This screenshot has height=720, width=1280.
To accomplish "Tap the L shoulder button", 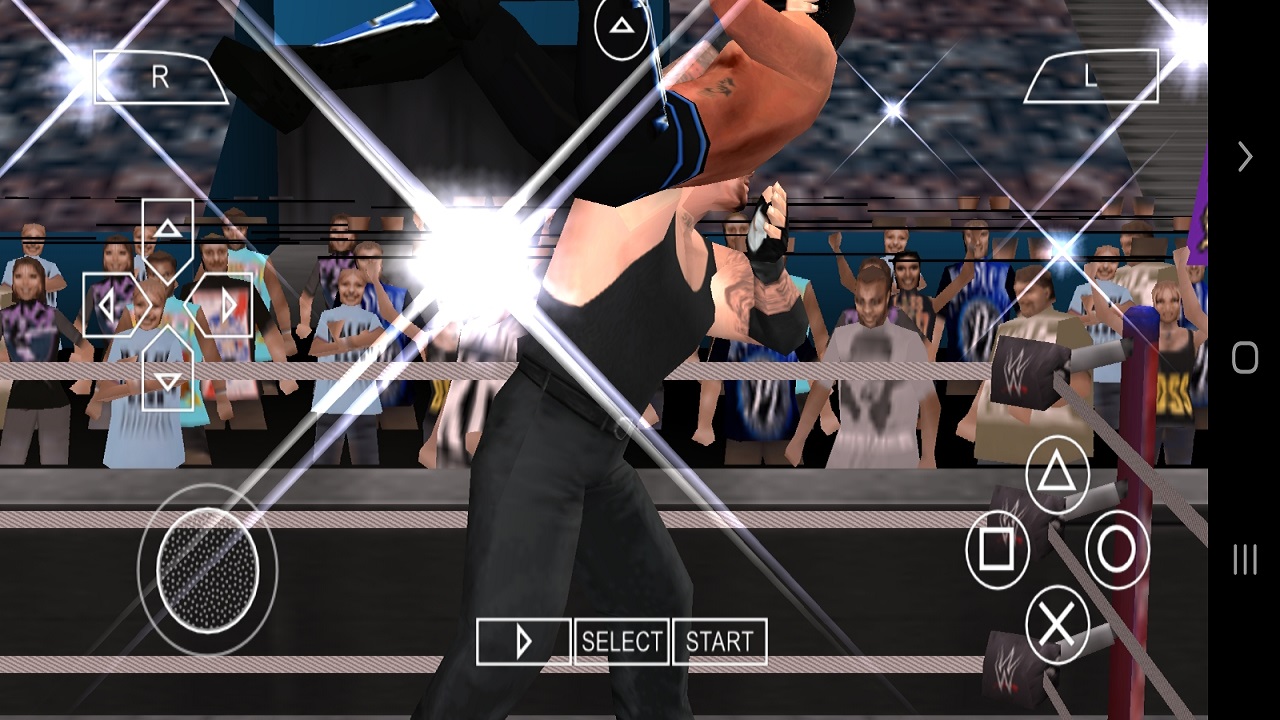I will 1091,78.
